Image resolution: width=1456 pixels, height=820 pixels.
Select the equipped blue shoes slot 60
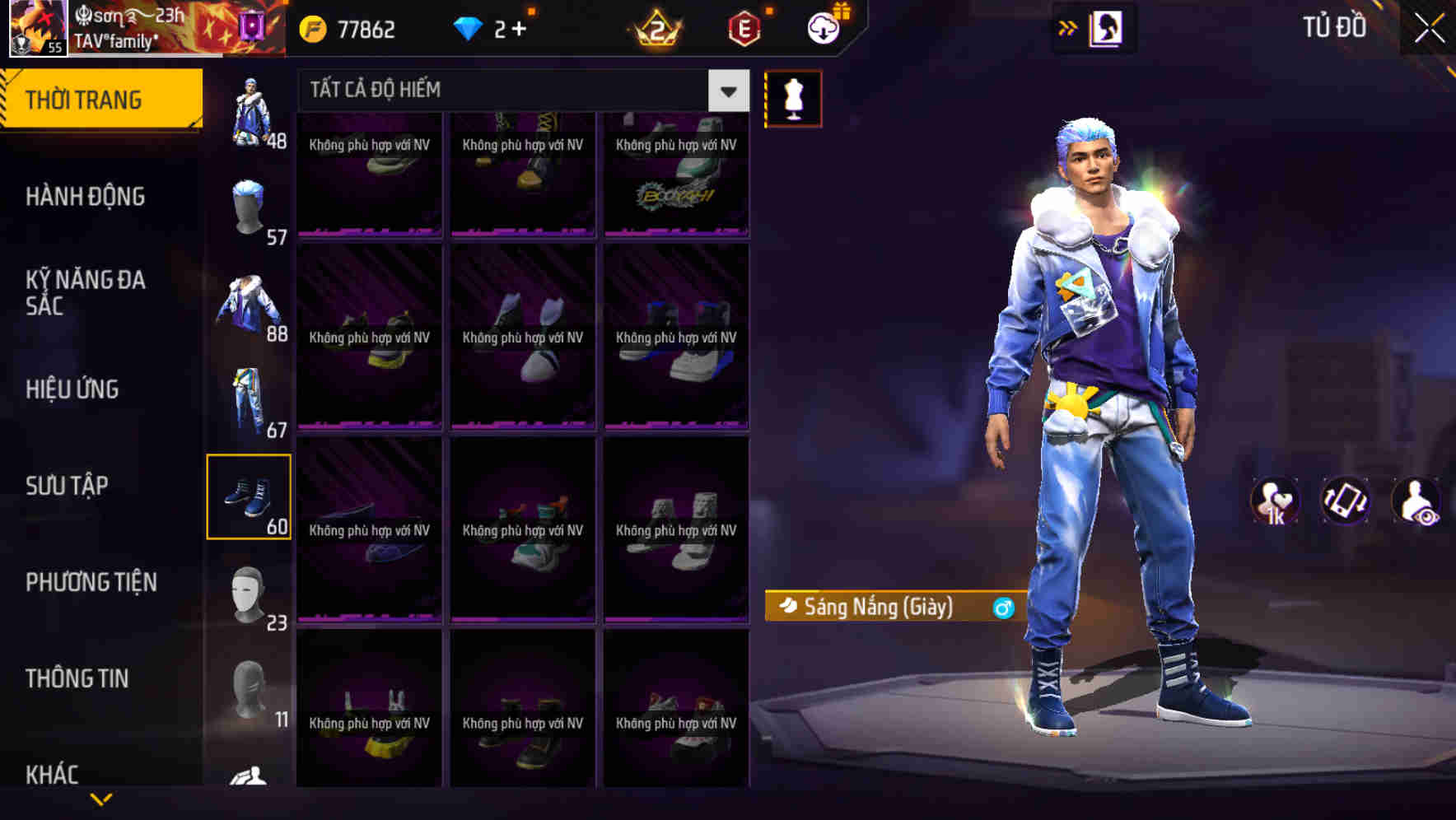pos(250,496)
